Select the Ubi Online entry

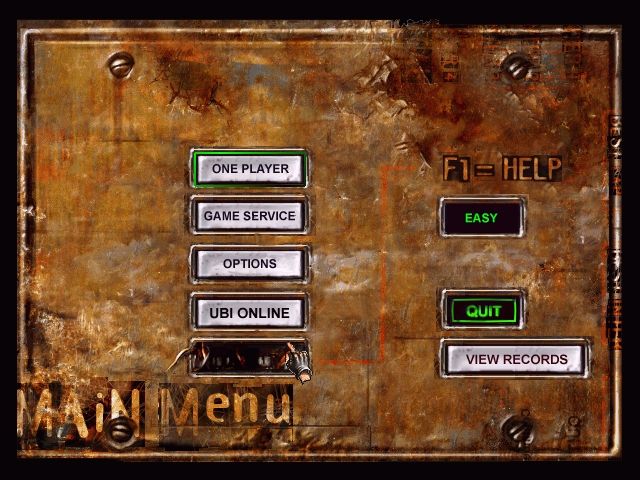(249, 312)
